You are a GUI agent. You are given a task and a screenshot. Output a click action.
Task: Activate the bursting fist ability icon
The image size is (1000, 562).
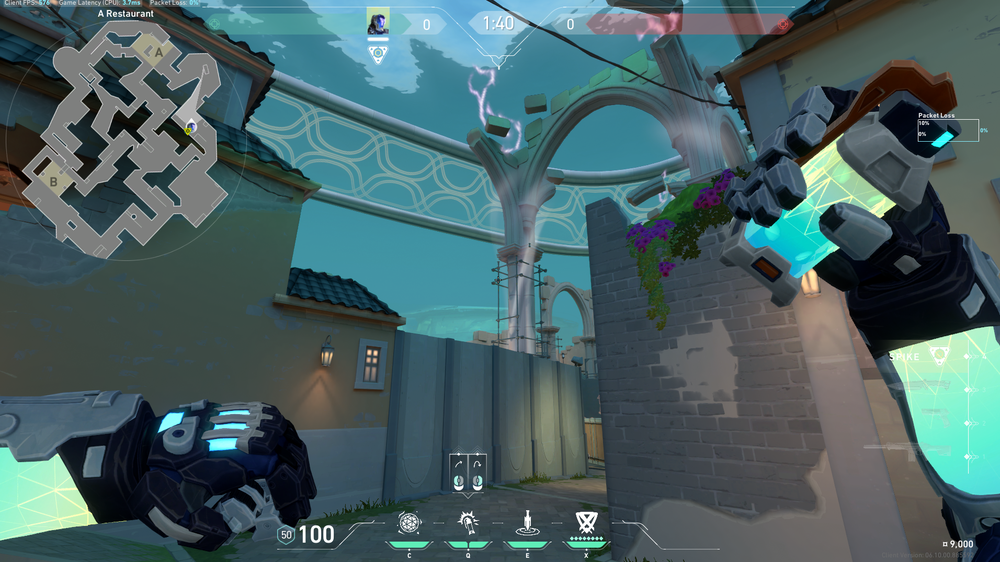(467, 522)
